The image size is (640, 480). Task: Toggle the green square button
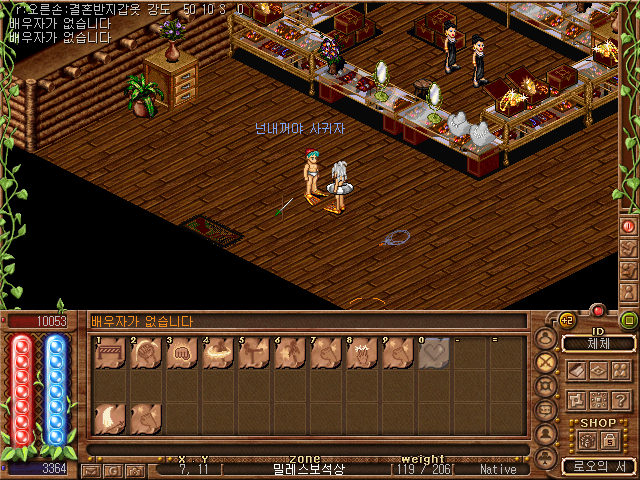(x=629, y=320)
